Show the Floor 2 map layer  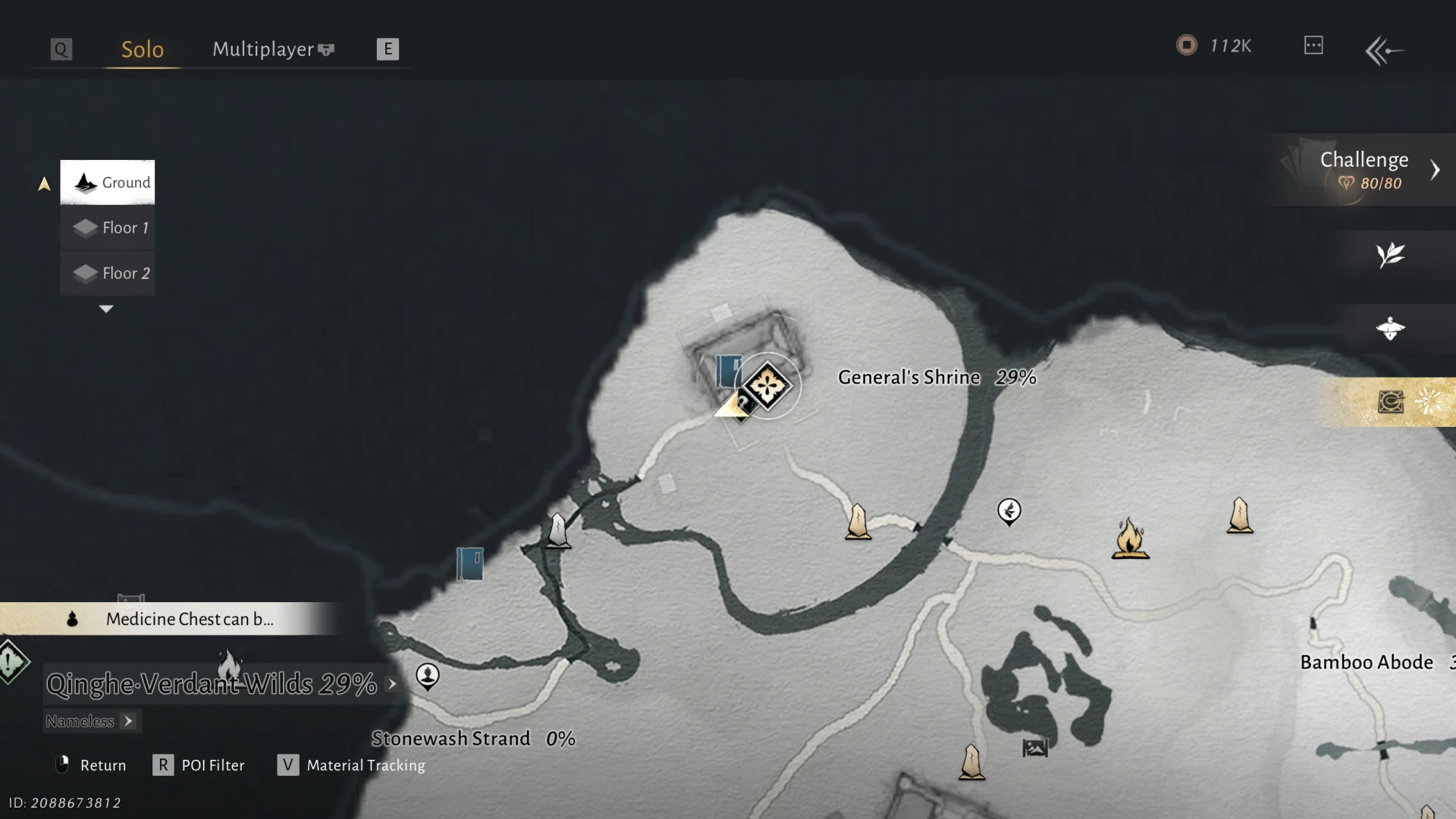108,273
